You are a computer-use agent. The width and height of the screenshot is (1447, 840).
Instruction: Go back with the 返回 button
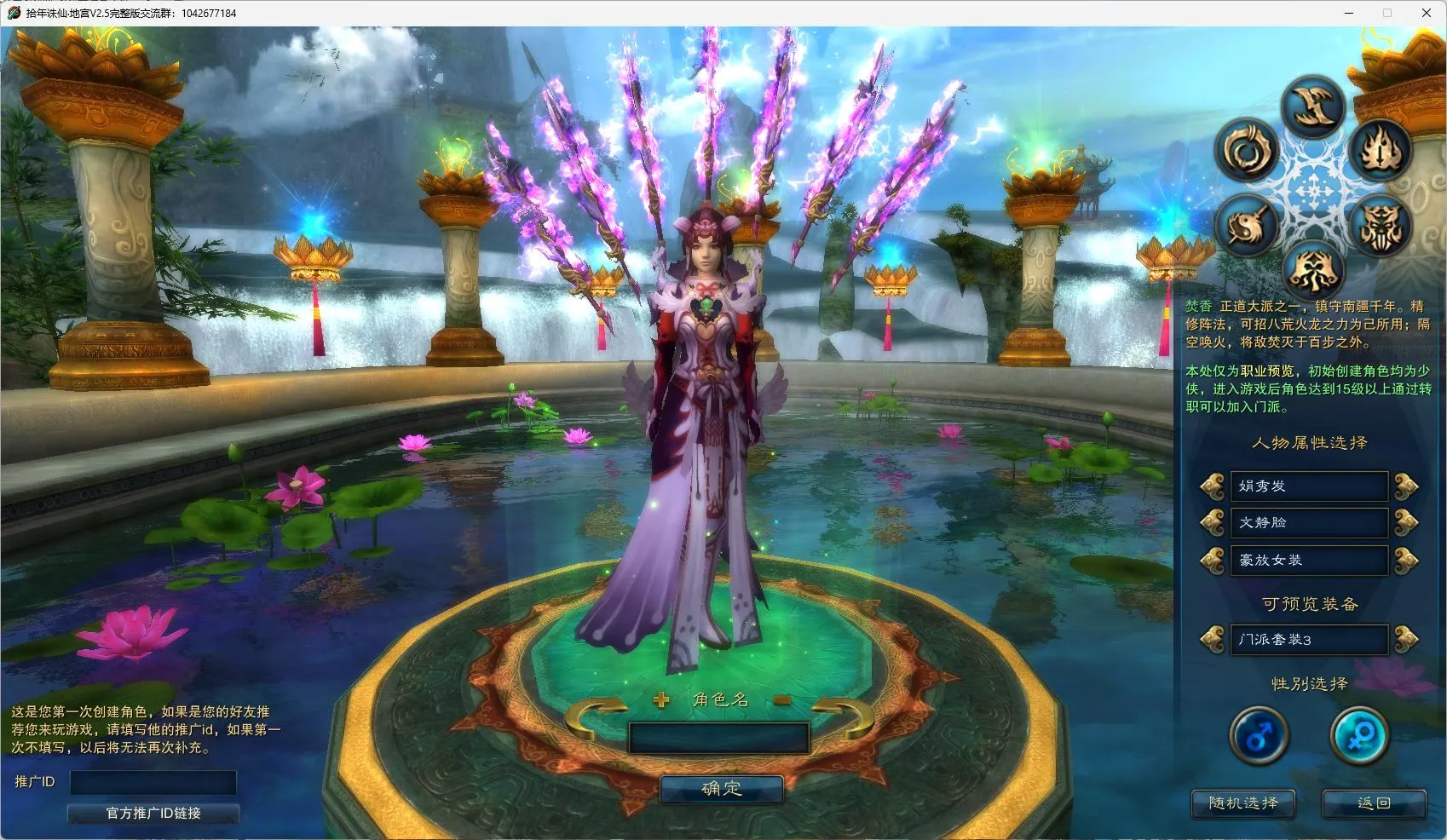(1374, 803)
